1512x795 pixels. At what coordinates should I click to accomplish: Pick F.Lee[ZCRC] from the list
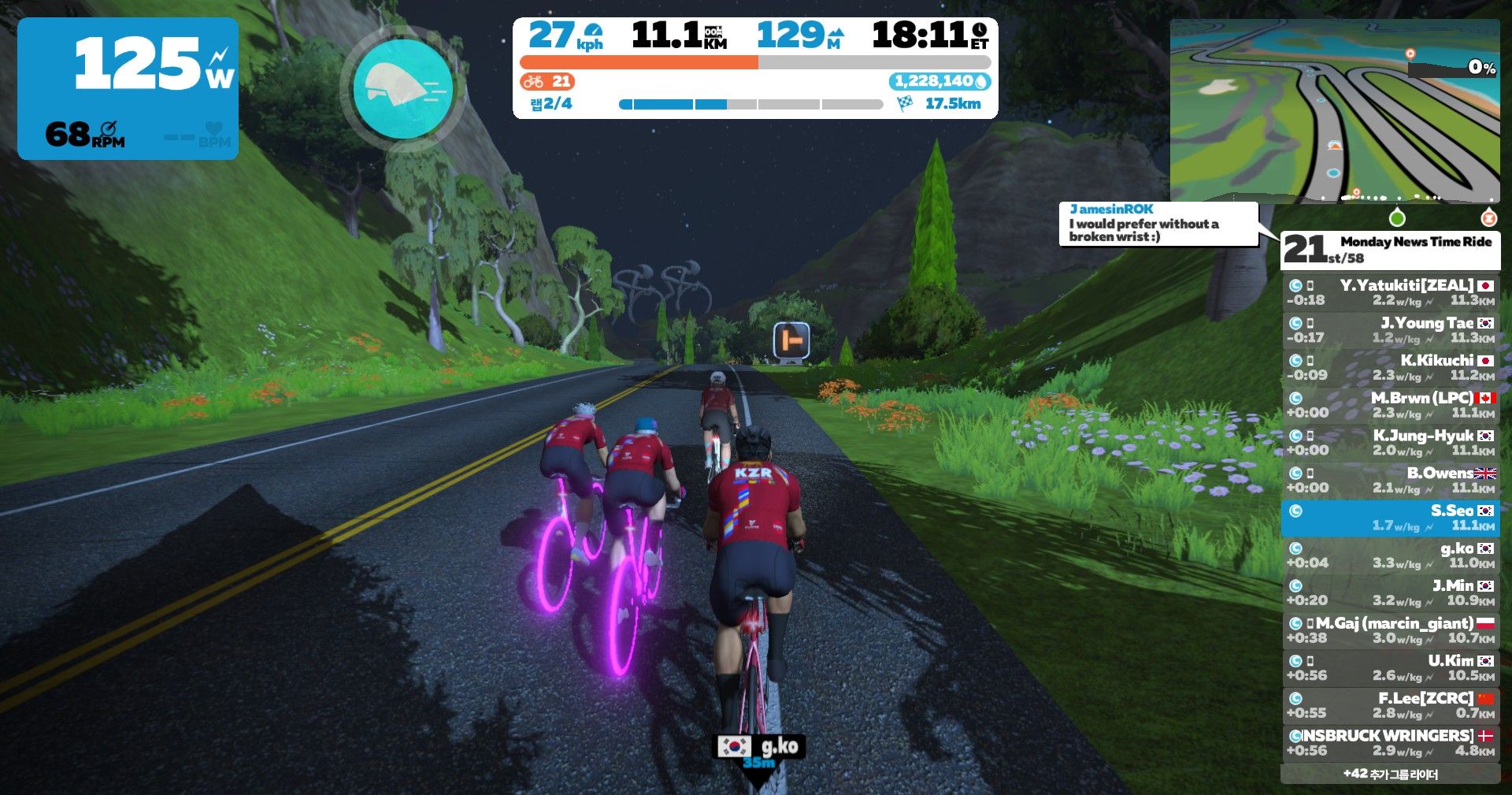point(1390,705)
